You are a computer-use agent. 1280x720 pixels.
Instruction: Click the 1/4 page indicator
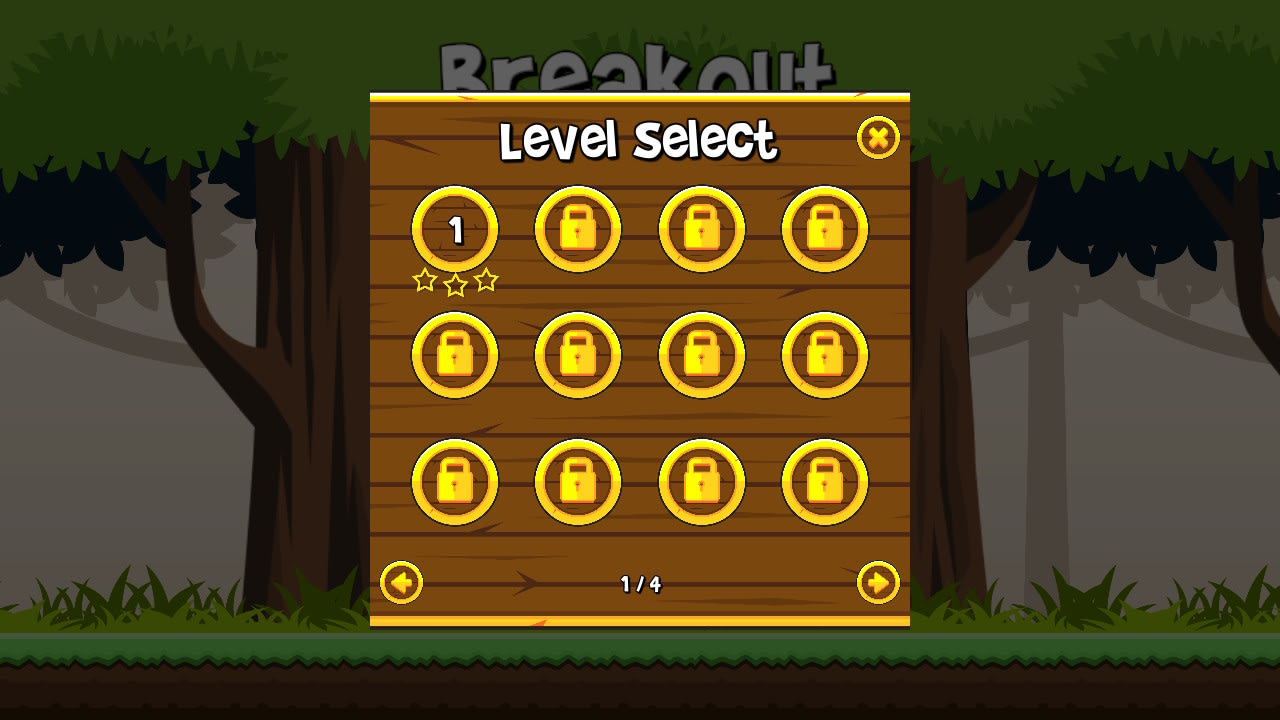click(640, 584)
